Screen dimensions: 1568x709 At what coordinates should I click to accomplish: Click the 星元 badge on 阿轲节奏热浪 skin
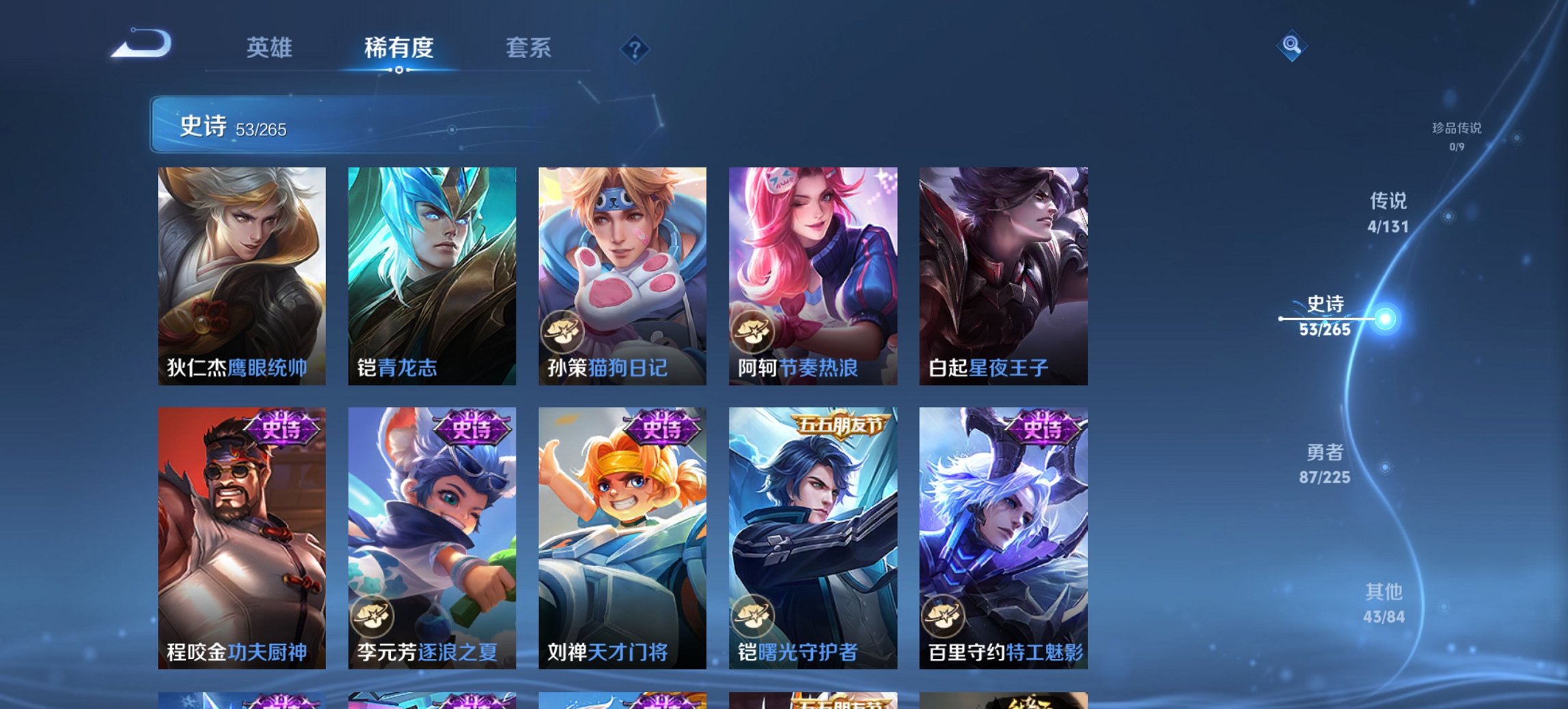752,333
